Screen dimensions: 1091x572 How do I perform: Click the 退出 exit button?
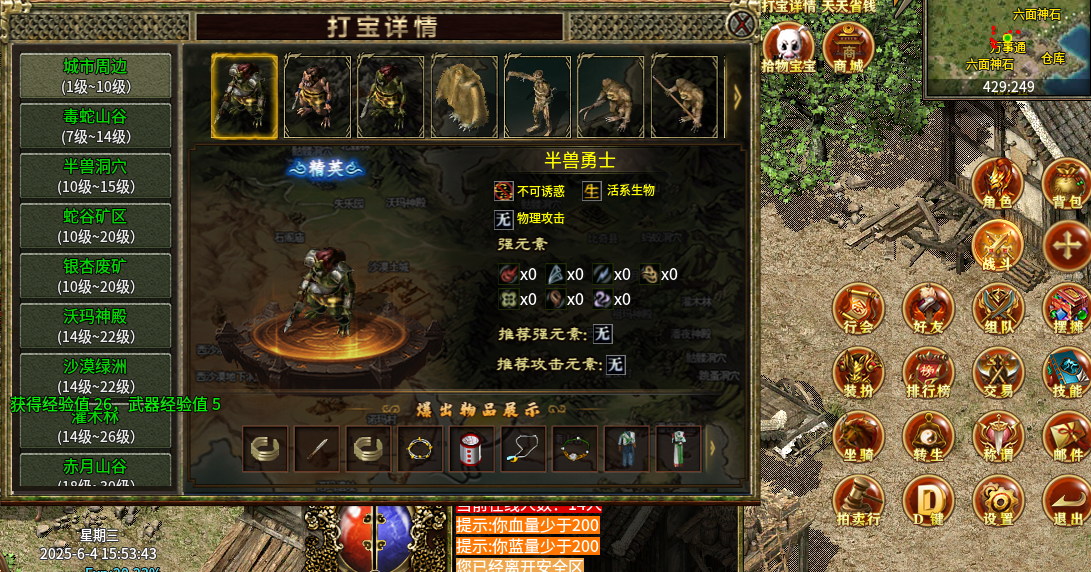[1066, 501]
